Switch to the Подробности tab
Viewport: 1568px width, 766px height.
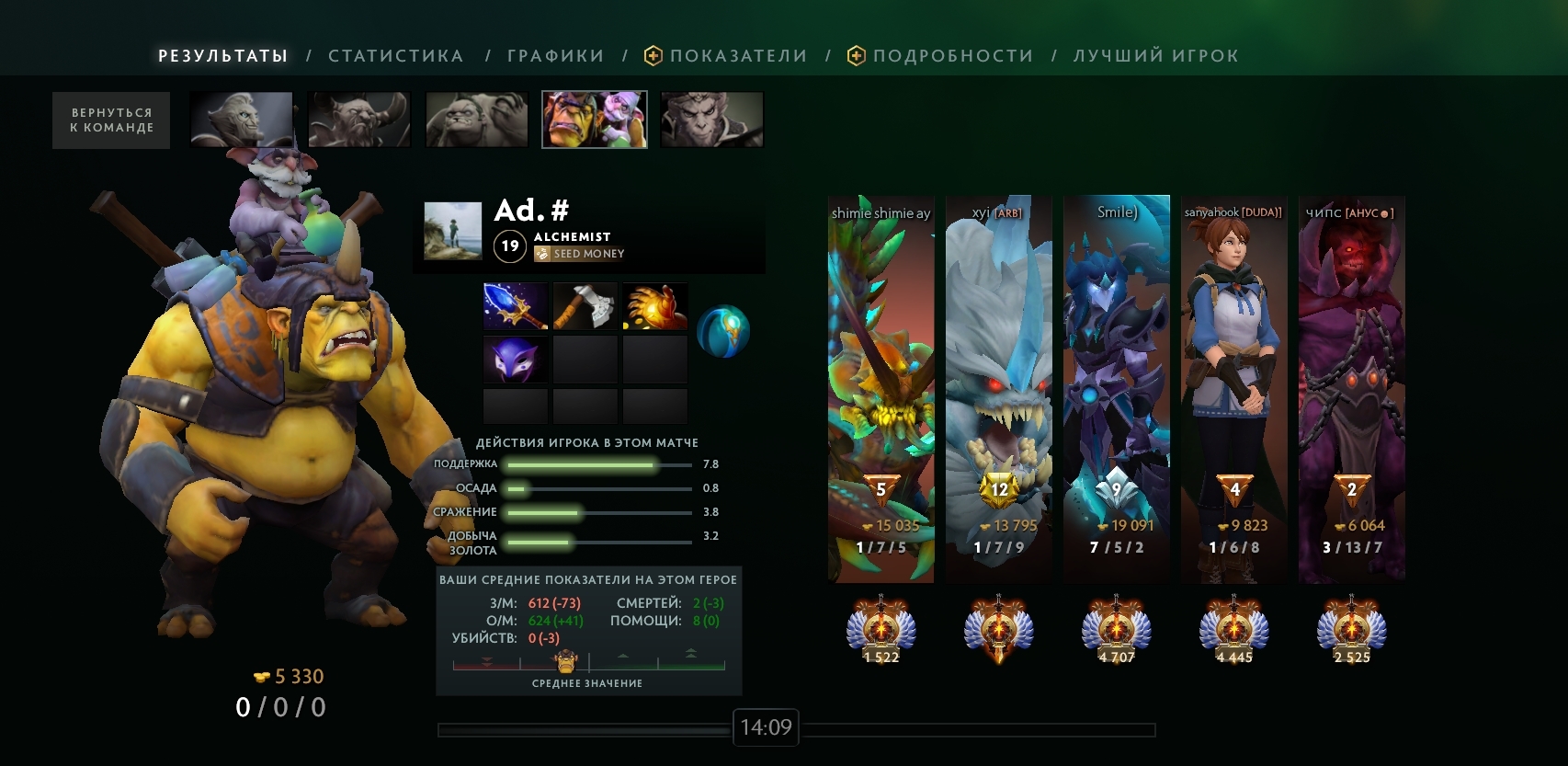coord(952,56)
